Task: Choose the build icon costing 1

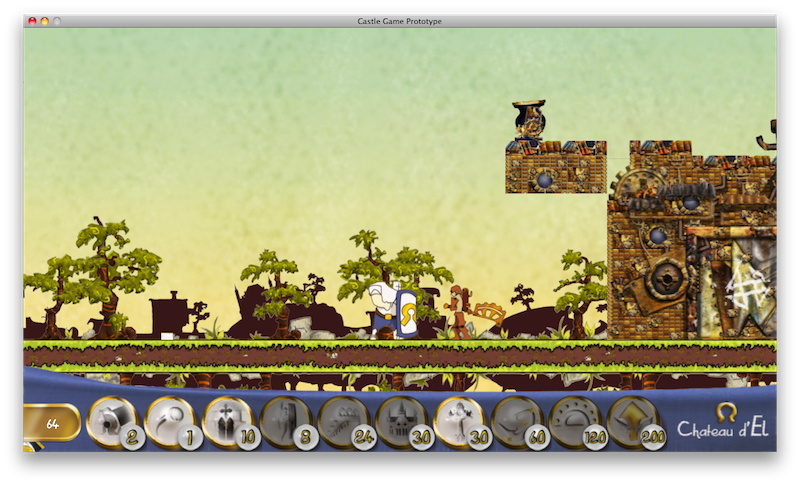Action: [x=170, y=421]
